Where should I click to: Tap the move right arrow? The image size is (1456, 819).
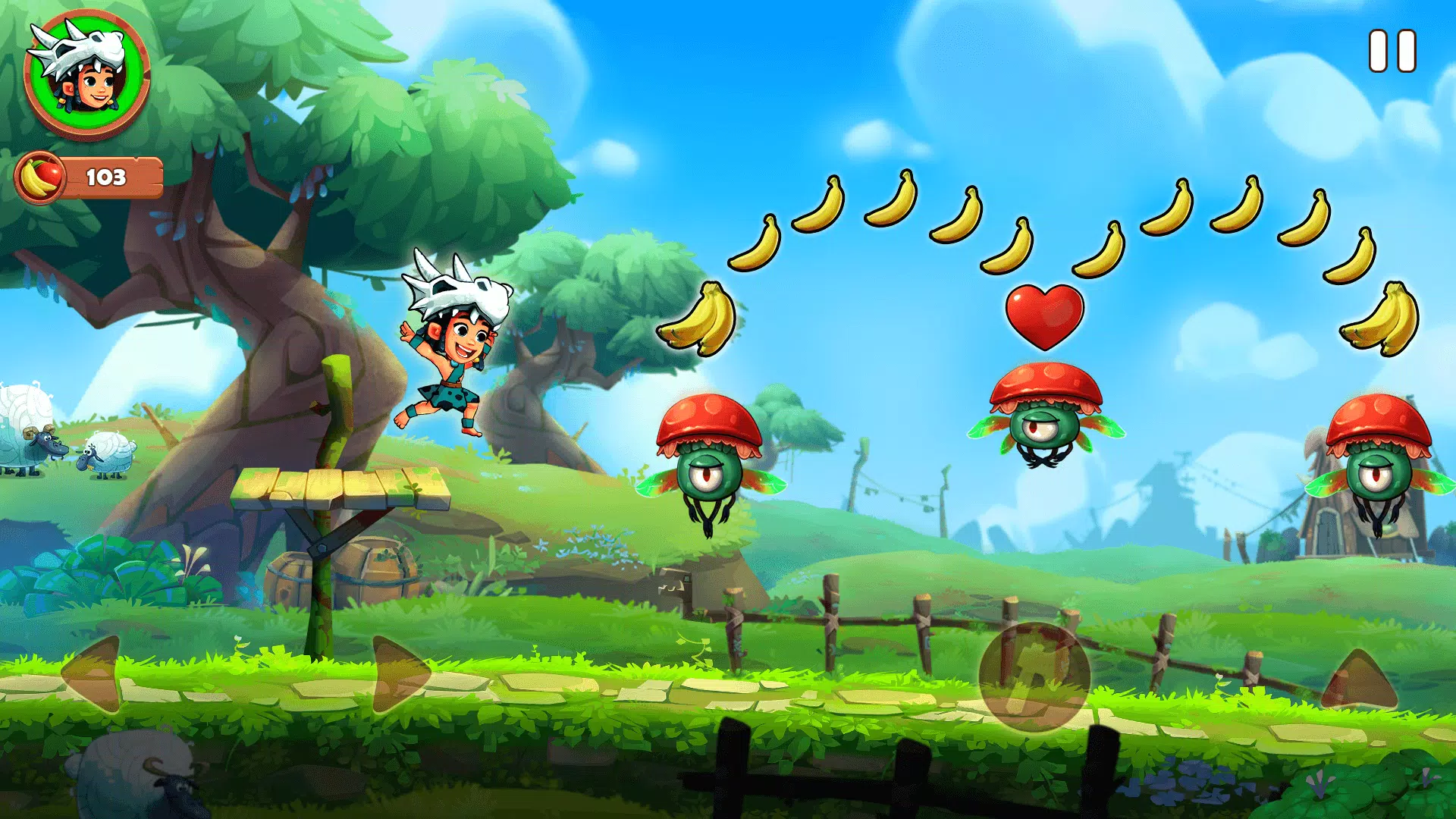(399, 675)
